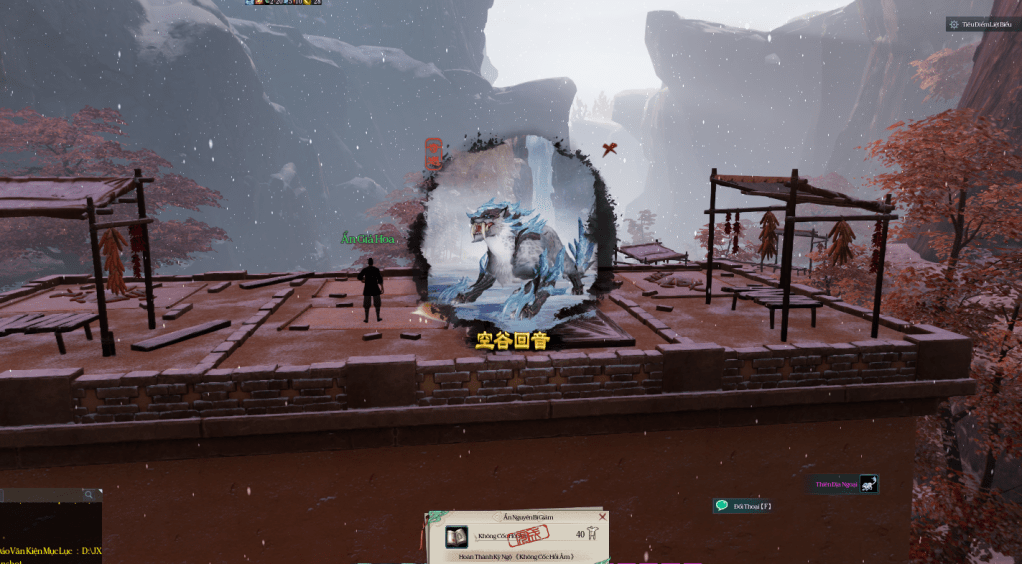
Task: Click the Đối Thoại talk prompt
Action: [743, 506]
